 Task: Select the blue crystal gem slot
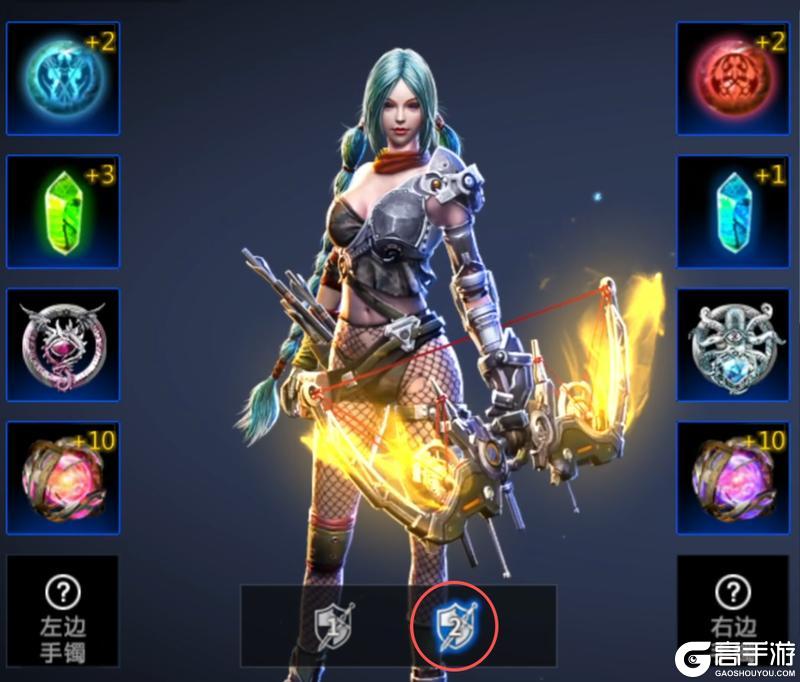click(x=733, y=211)
